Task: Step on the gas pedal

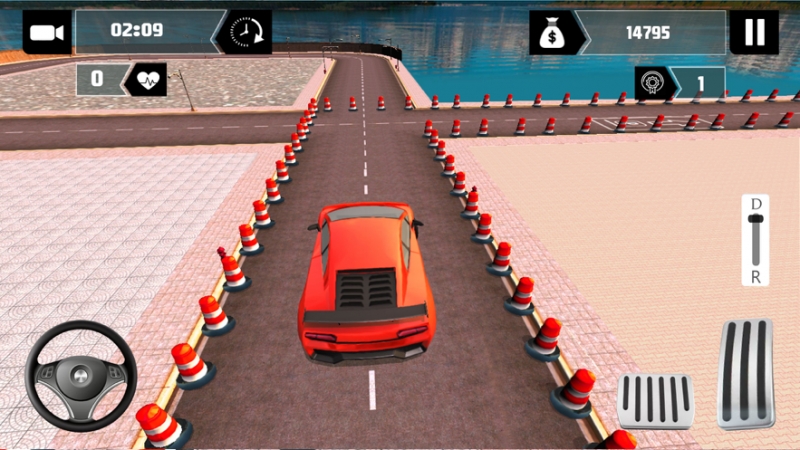Action: pyautogui.click(x=745, y=374)
